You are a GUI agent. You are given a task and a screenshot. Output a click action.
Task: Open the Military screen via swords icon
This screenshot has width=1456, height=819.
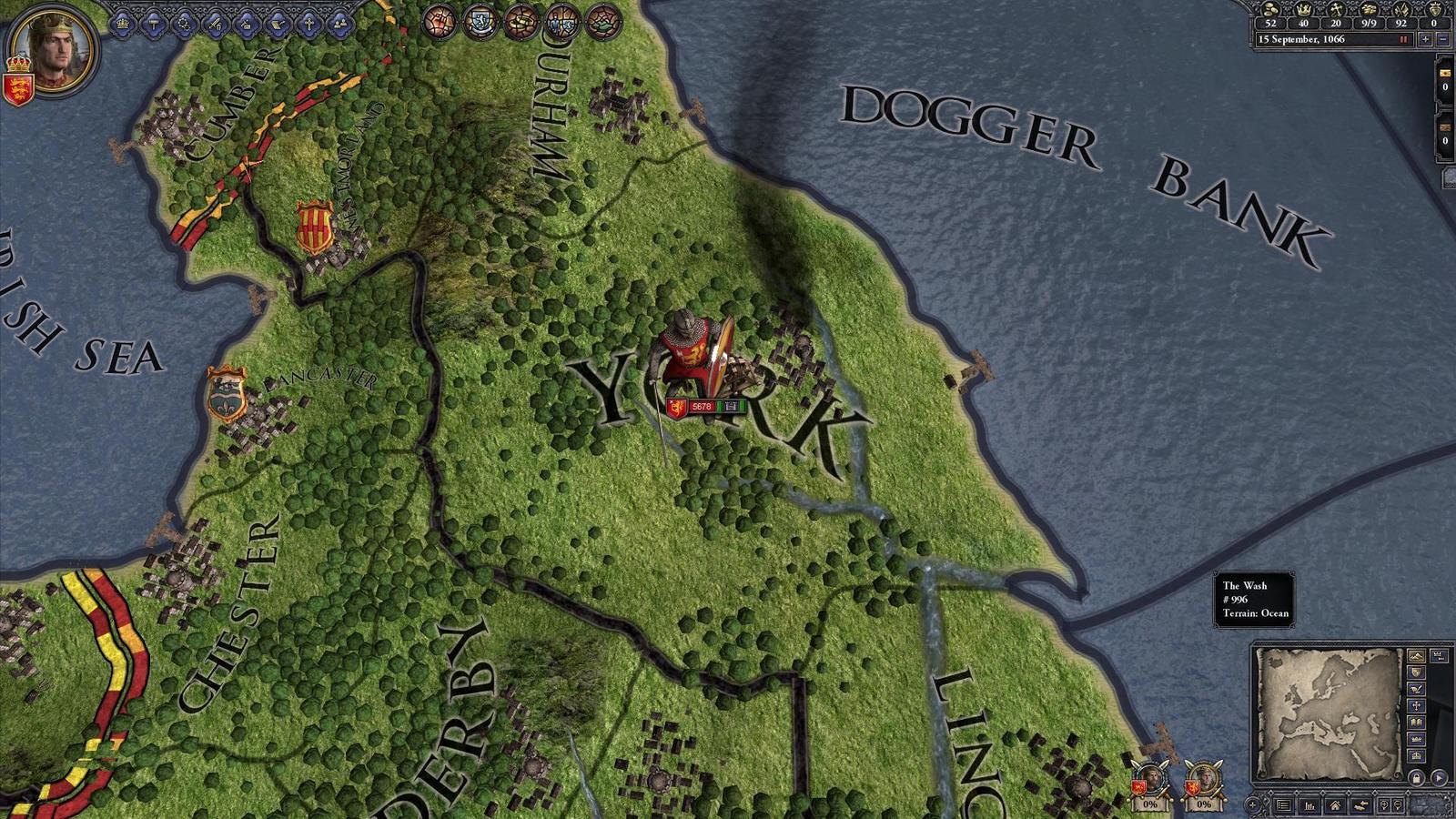(215, 25)
